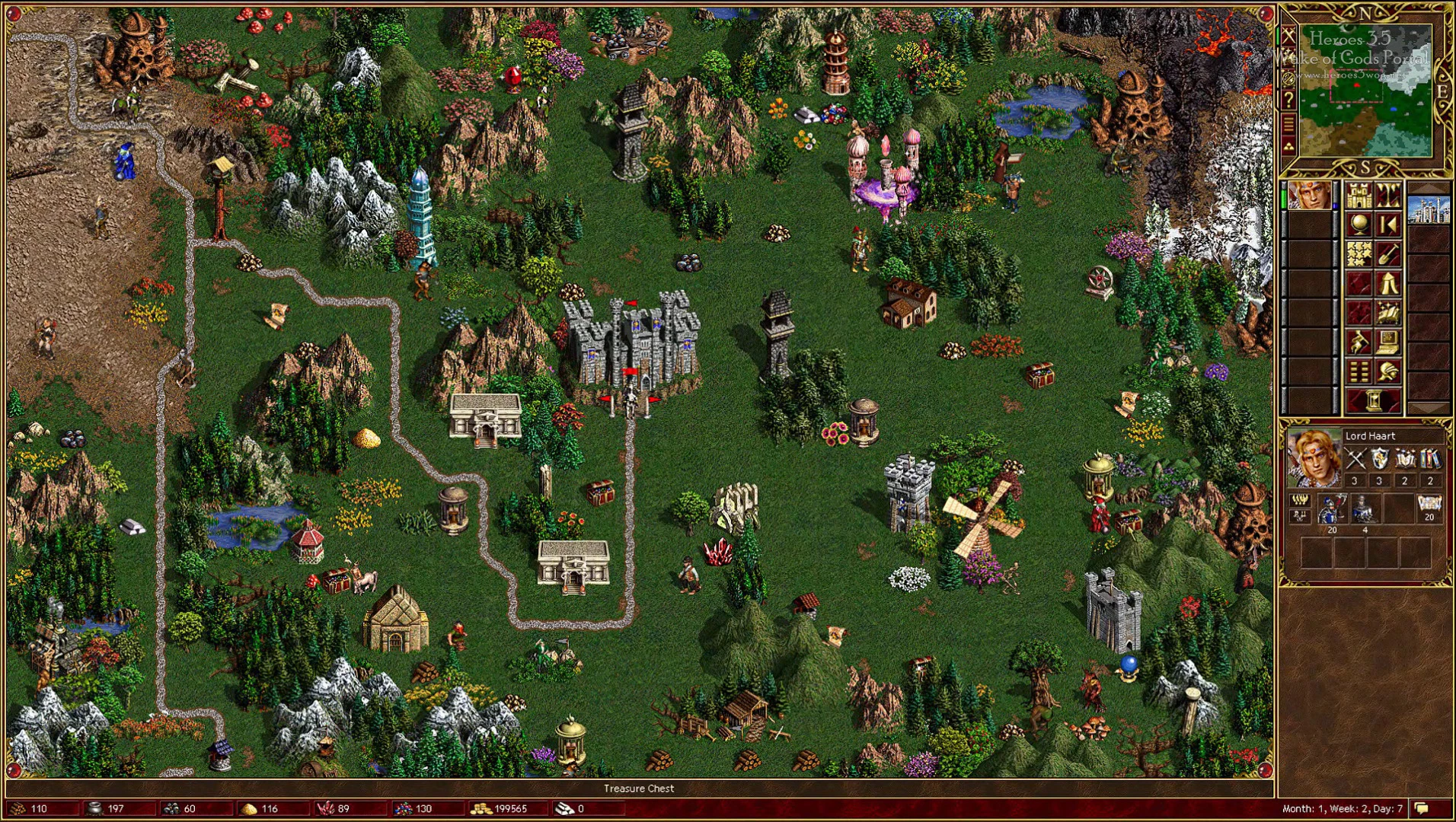Image resolution: width=1456 pixels, height=822 pixels.
Task: Open Lord Haart's large portrait in info panel
Action: click(x=1313, y=457)
